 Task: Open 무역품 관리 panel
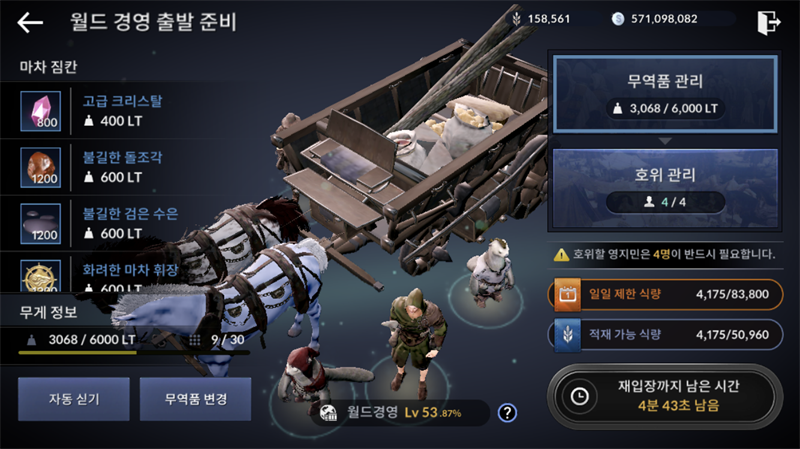pyautogui.click(x=664, y=93)
